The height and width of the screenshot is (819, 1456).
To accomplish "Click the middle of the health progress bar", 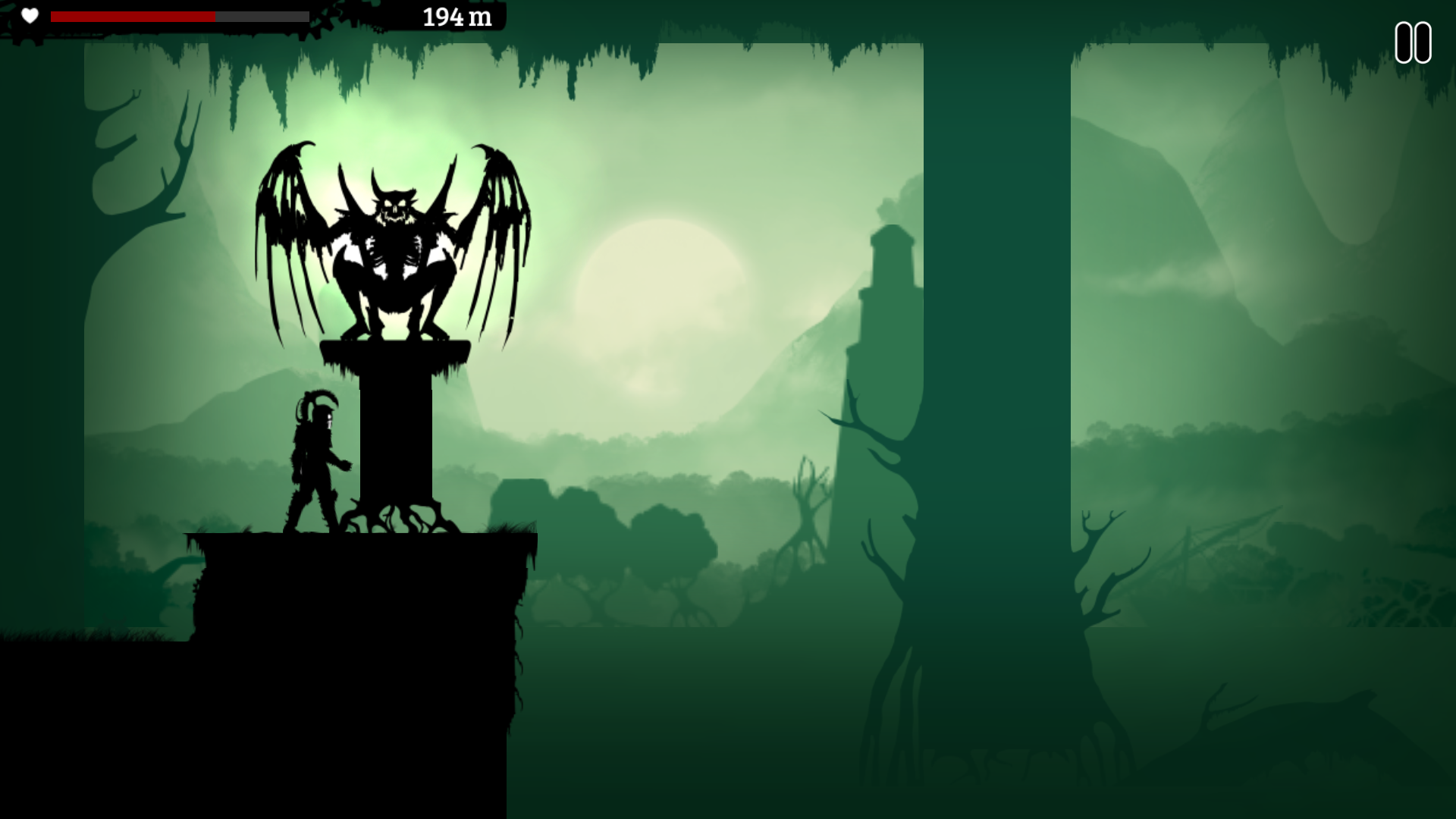I will (178, 16).
